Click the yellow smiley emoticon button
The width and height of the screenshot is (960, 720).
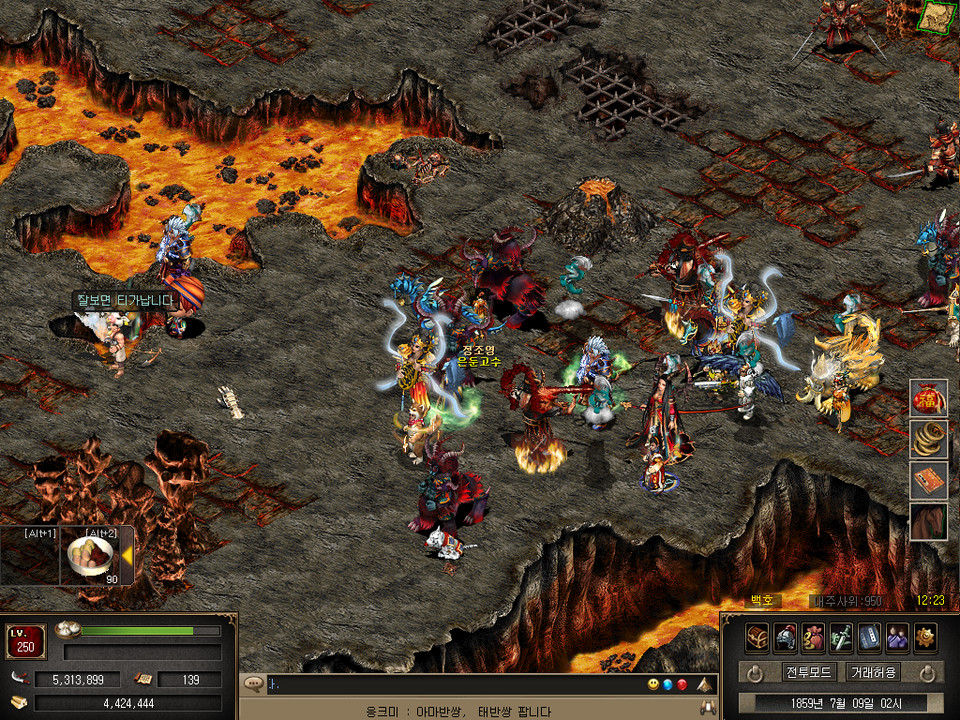point(653,685)
